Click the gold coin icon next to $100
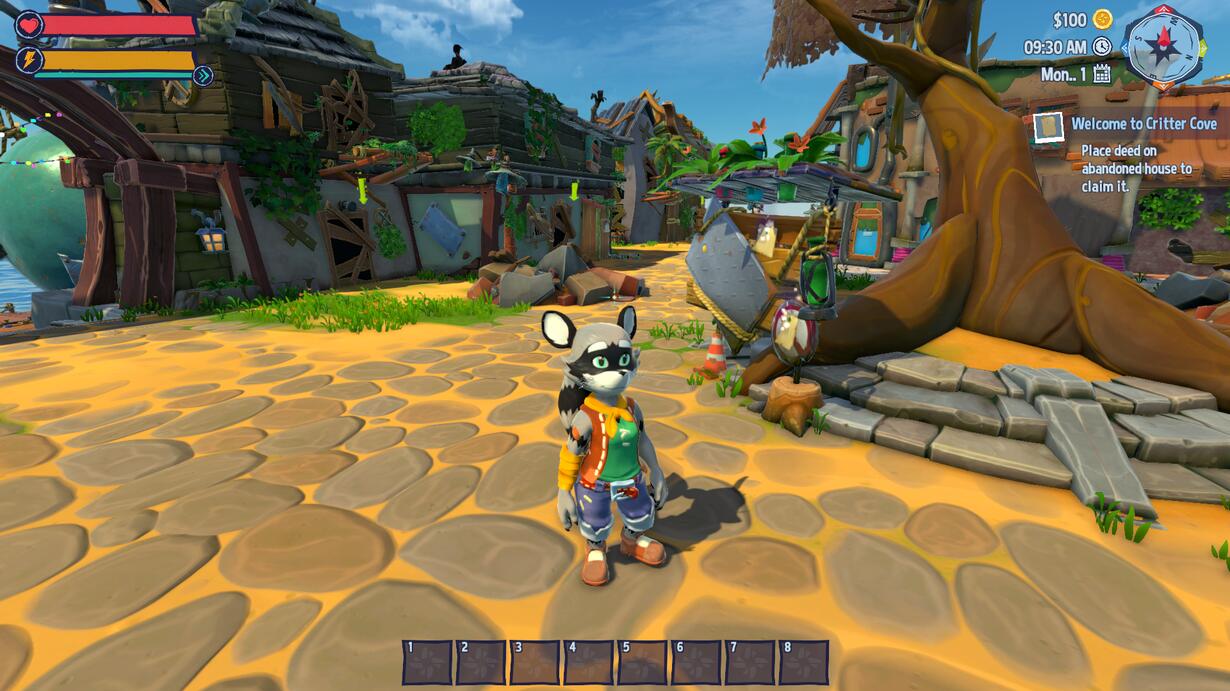 [1102, 19]
